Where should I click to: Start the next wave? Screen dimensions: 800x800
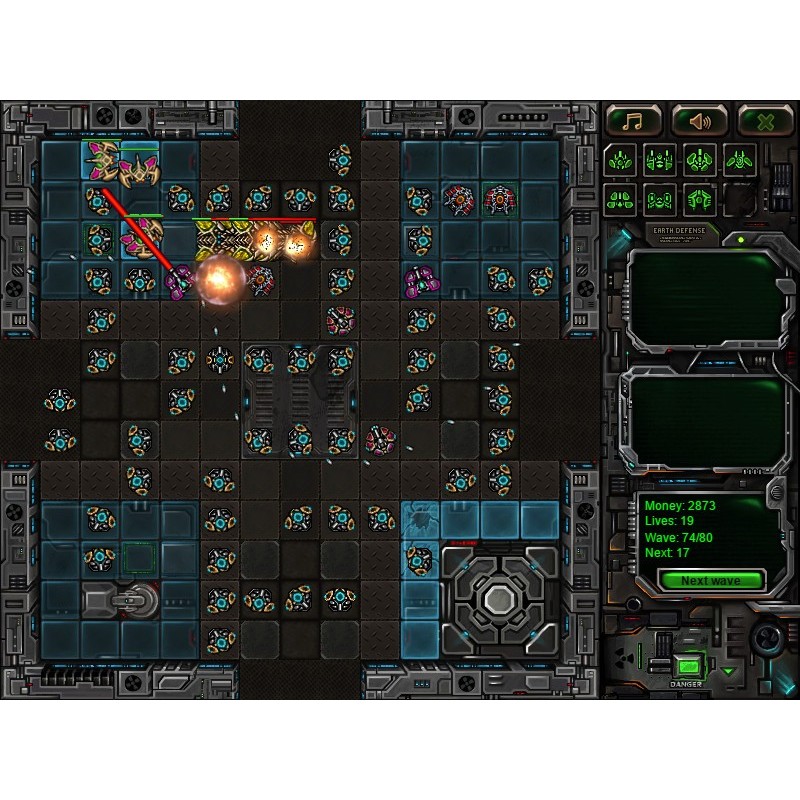coord(711,581)
